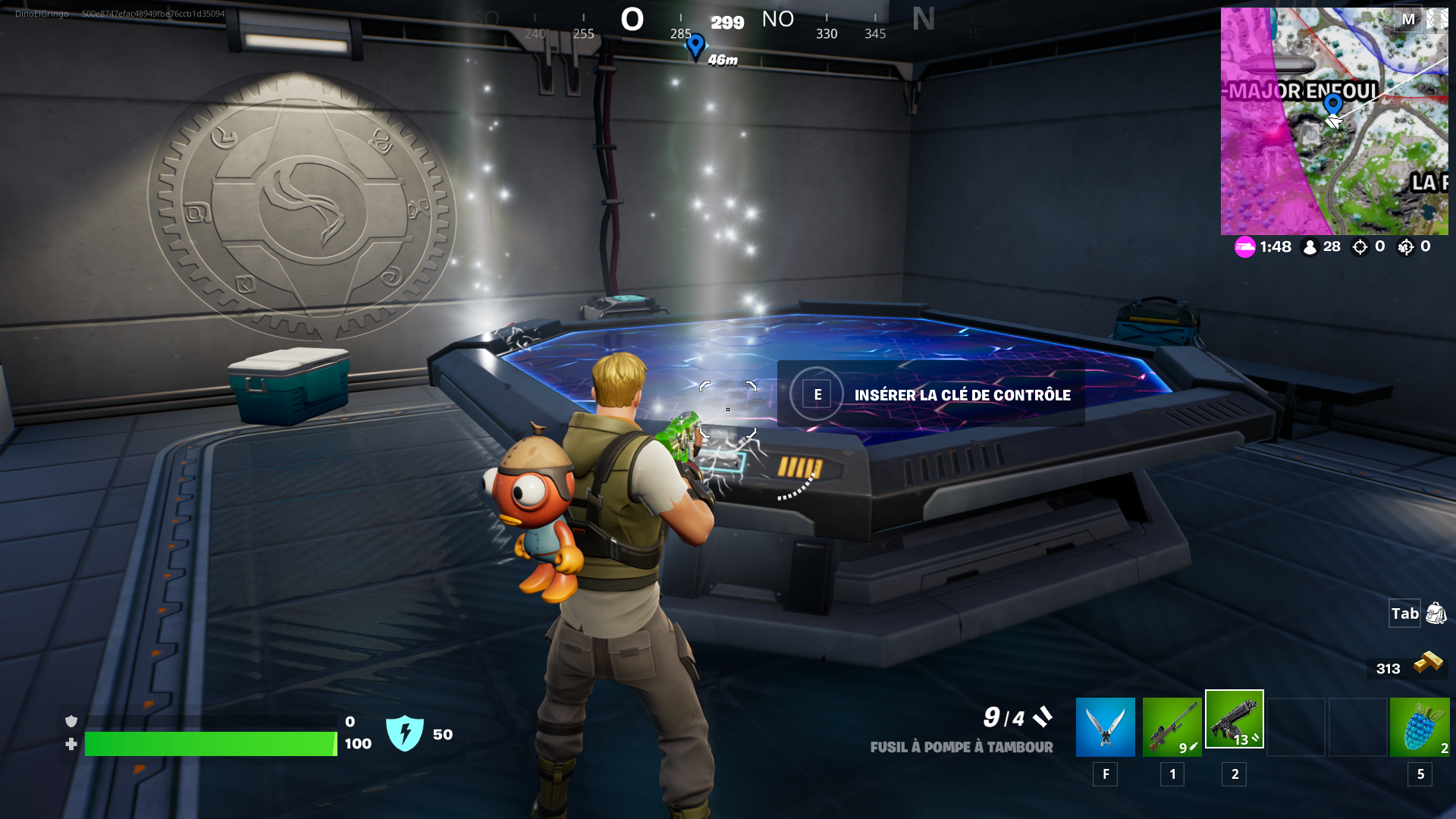Click the shield icon next to 50
Screen dimensions: 1456x819
[x=407, y=733]
